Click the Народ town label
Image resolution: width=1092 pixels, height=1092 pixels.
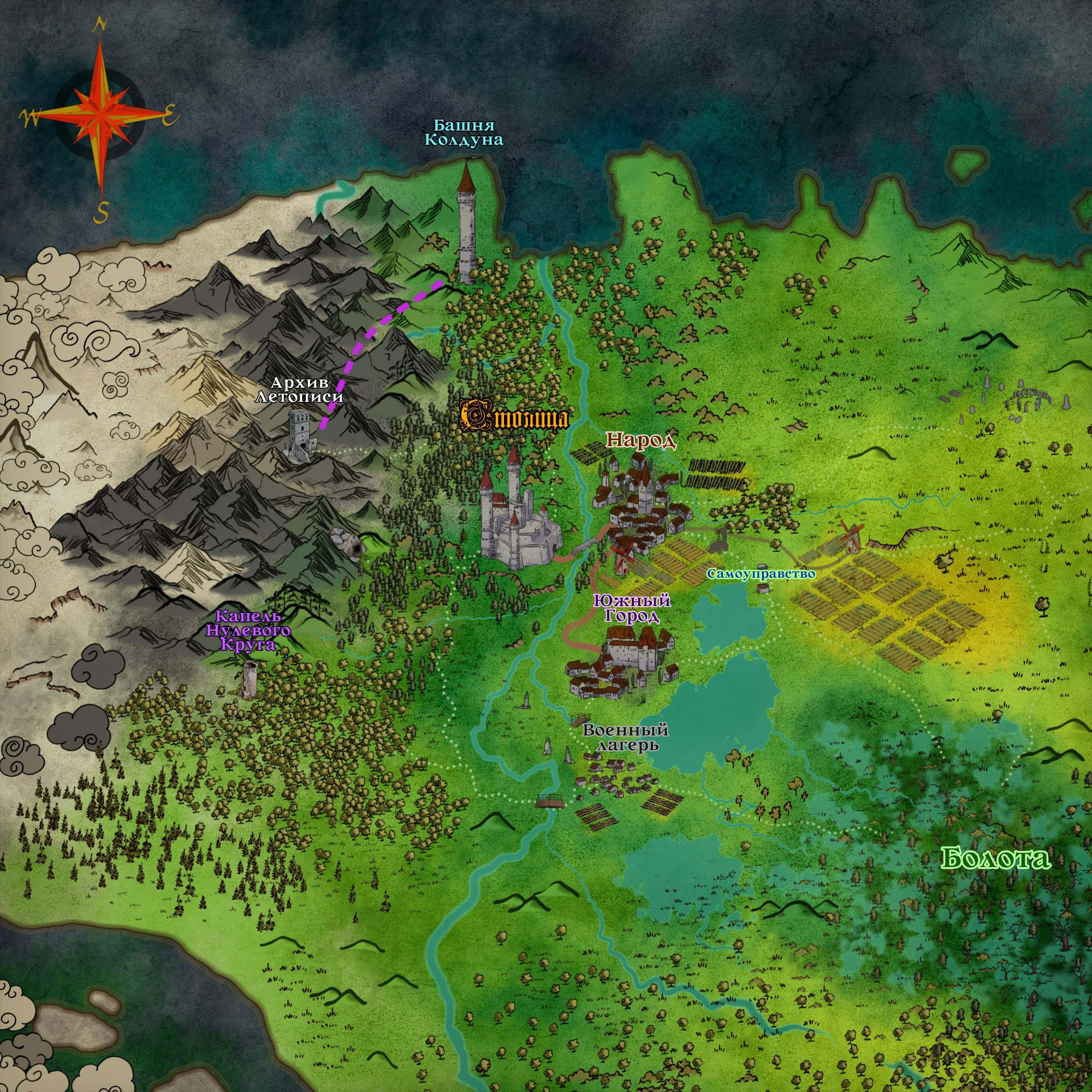pos(641,440)
